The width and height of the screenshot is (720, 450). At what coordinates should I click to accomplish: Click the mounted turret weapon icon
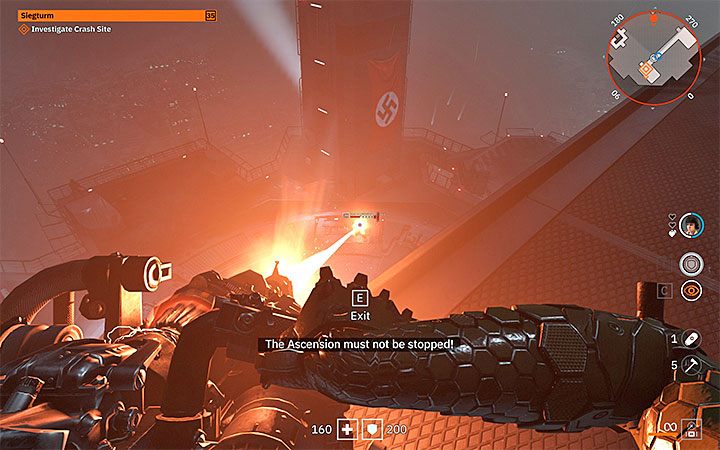click(x=690, y=428)
